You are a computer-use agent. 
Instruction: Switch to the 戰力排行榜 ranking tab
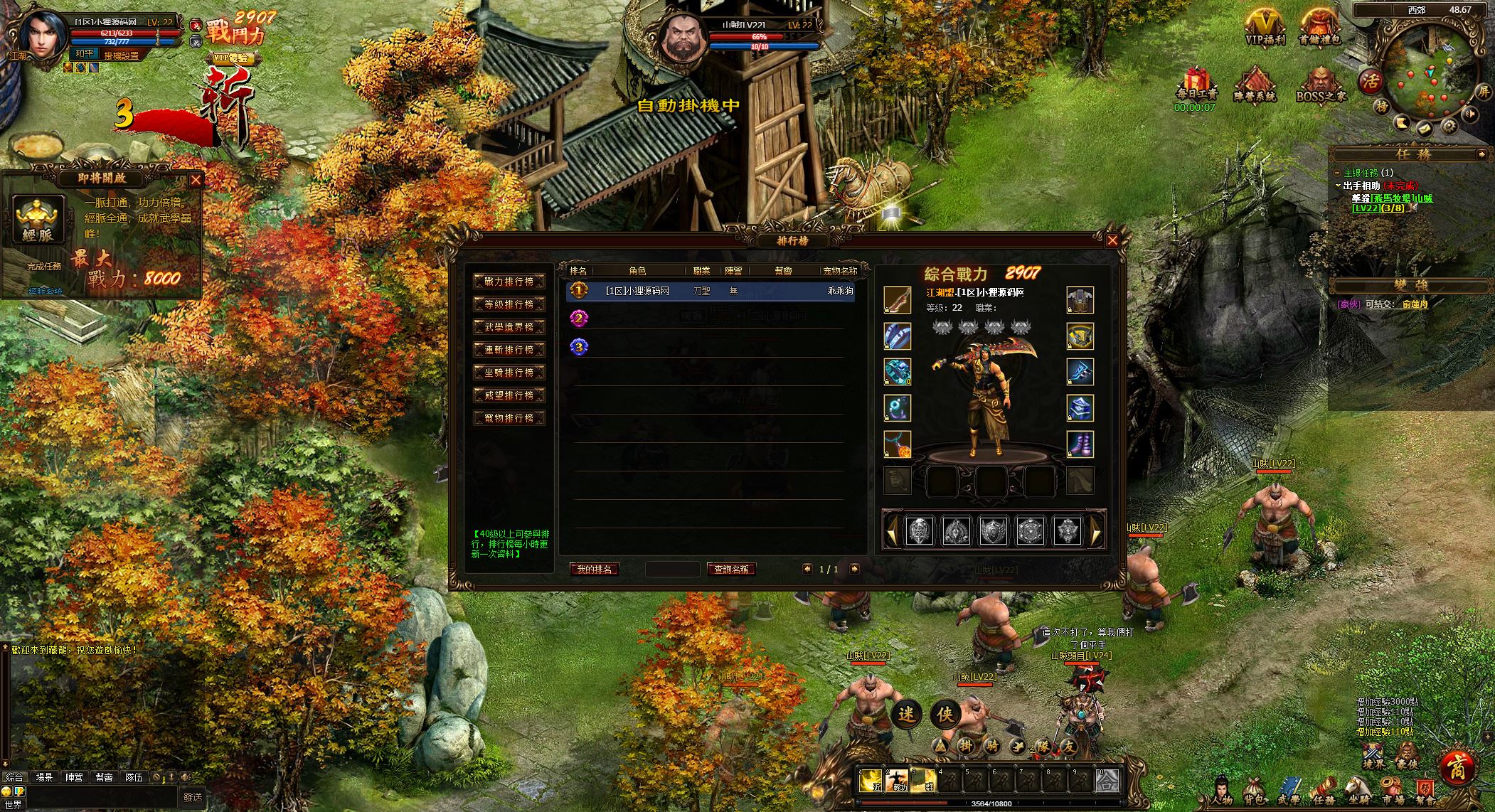coord(509,282)
